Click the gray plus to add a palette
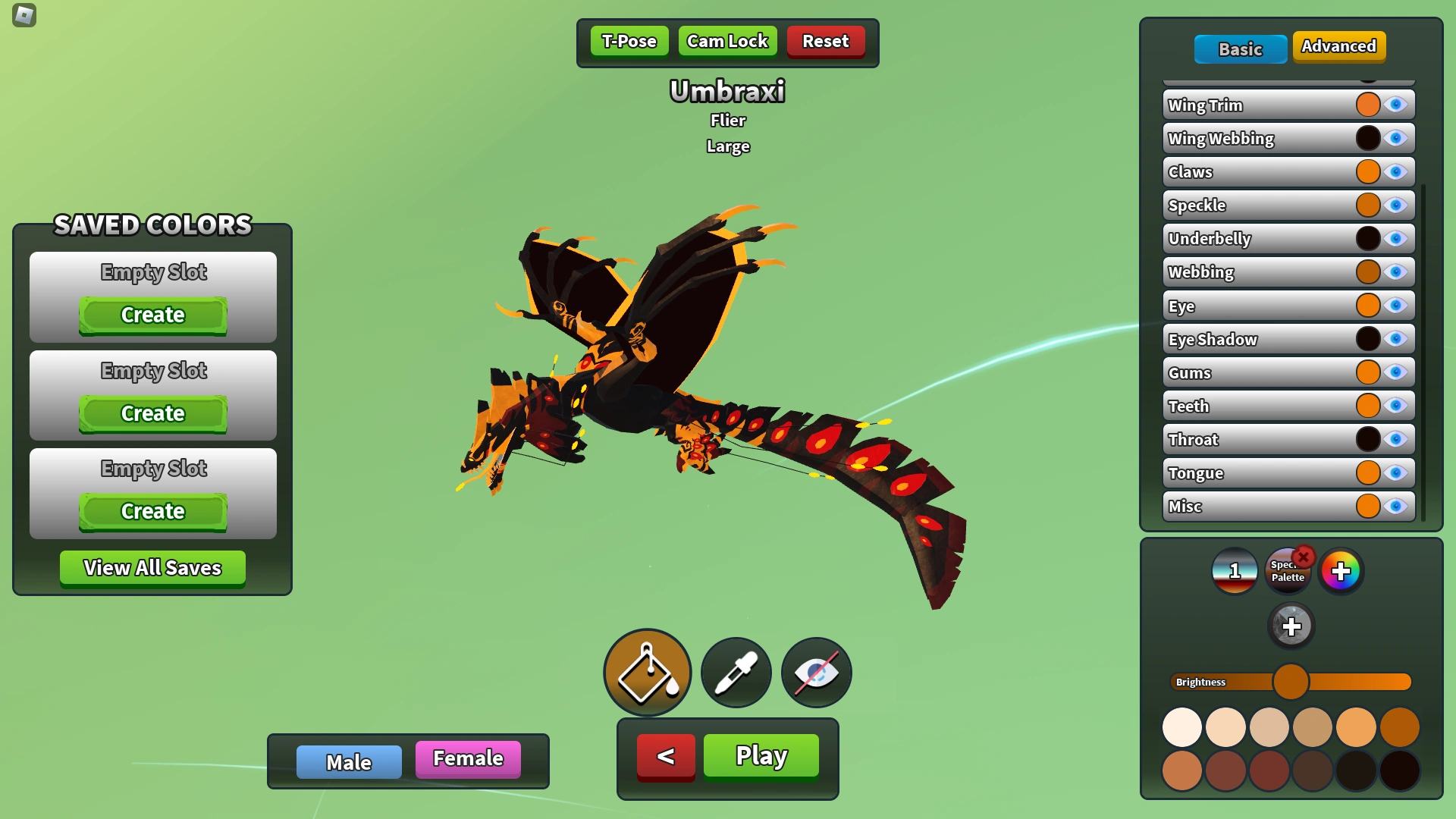 click(x=1290, y=626)
